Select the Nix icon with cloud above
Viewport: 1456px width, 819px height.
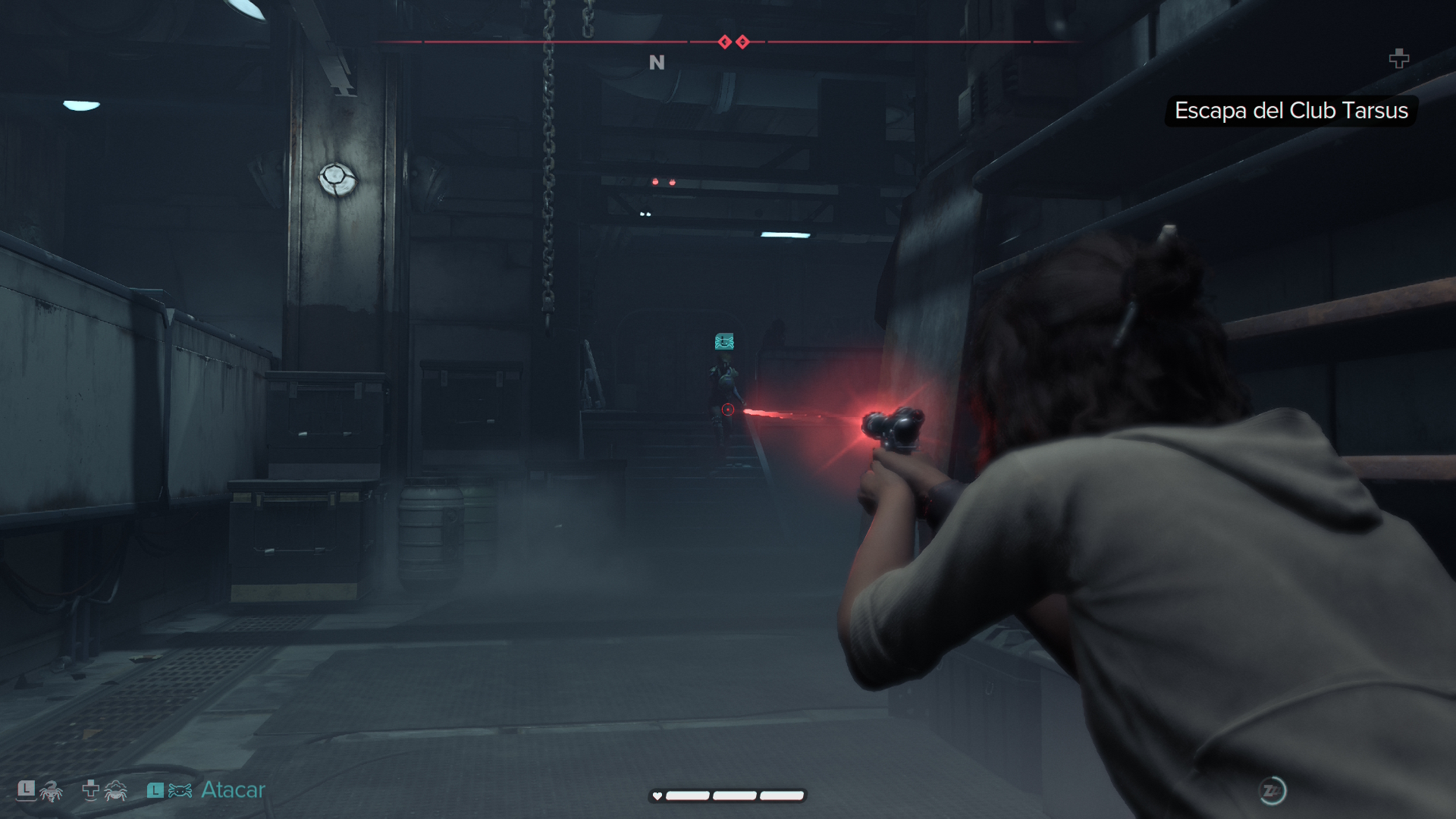[115, 791]
